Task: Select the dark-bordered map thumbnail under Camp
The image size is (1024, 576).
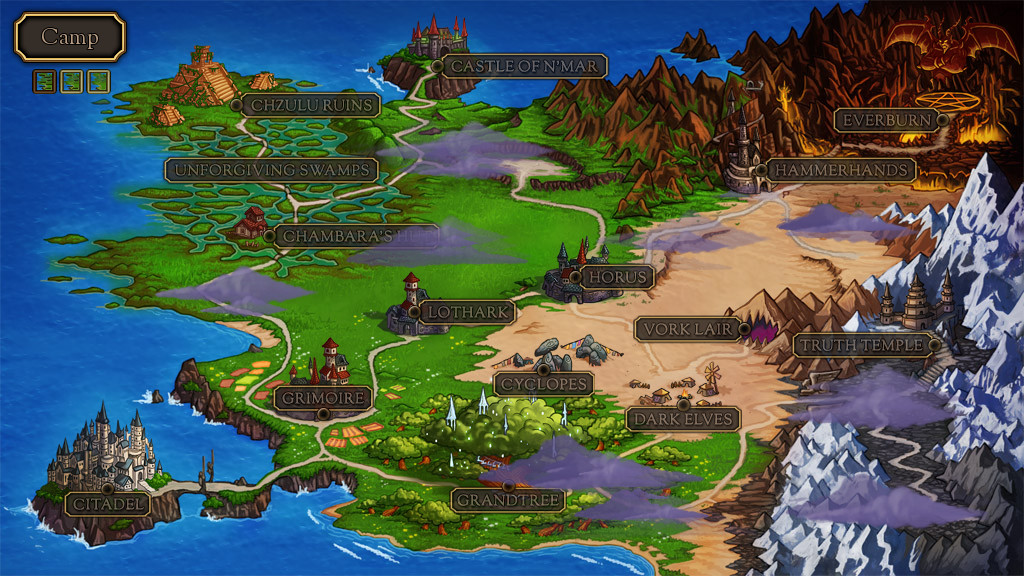Action: pos(44,81)
